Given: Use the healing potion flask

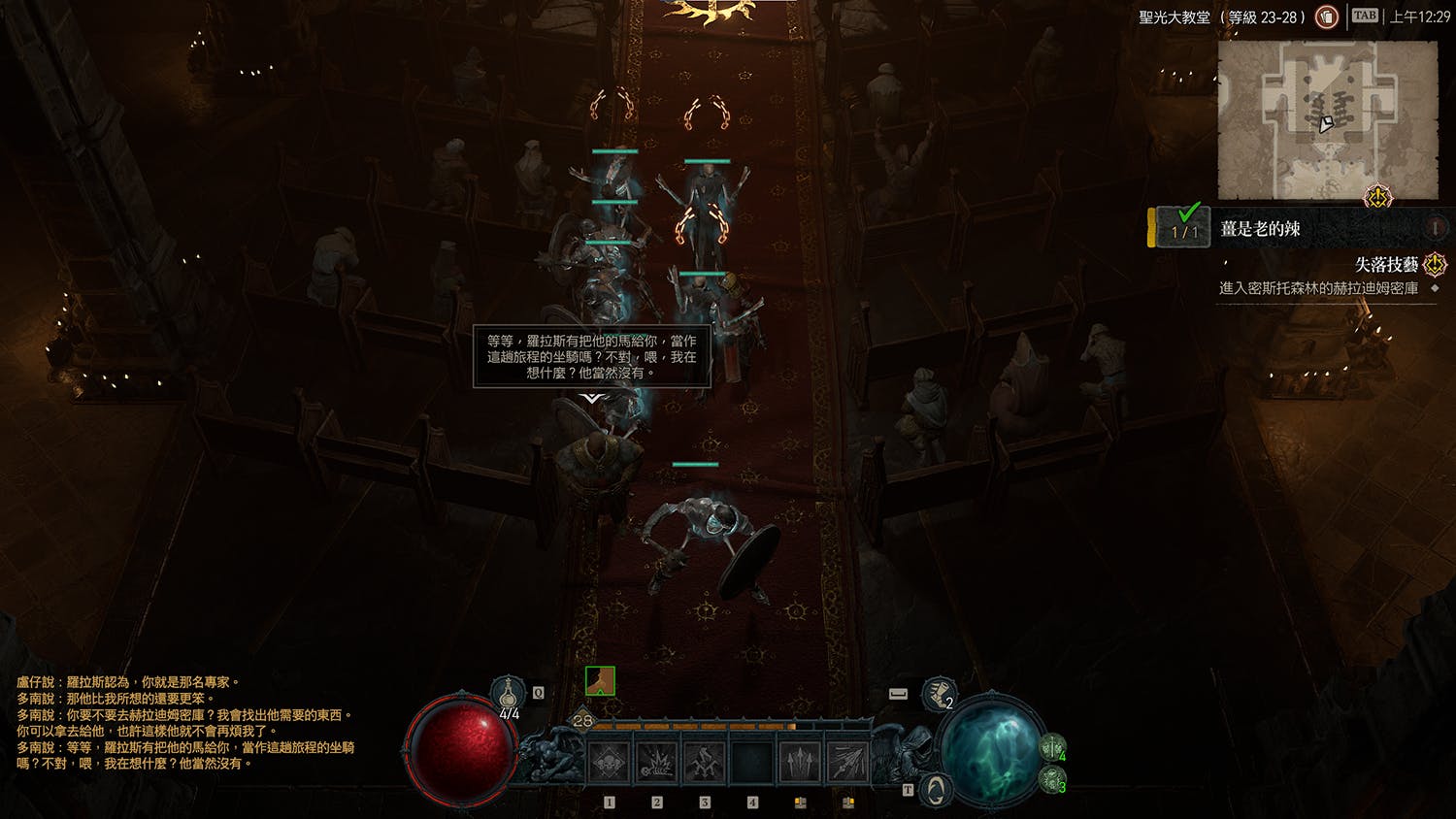Looking at the screenshot, I should (509, 694).
